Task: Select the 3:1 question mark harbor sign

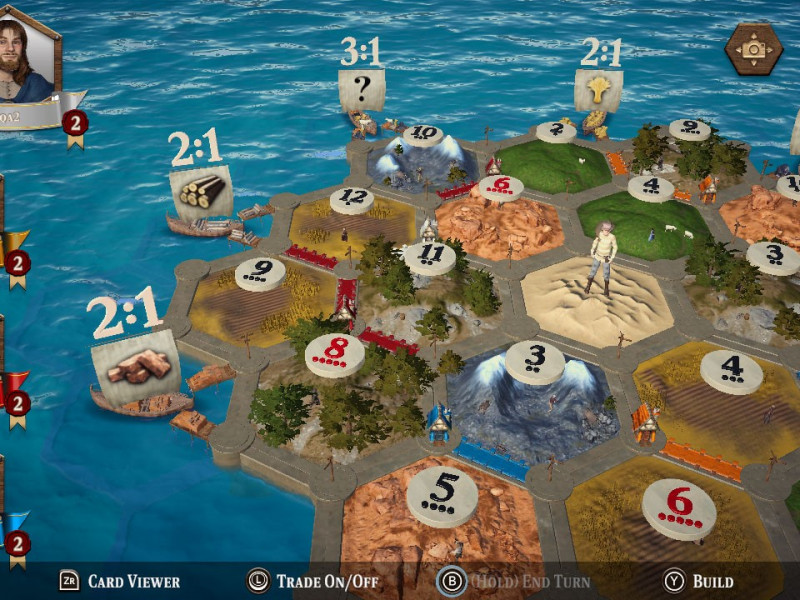Action: coord(362,91)
